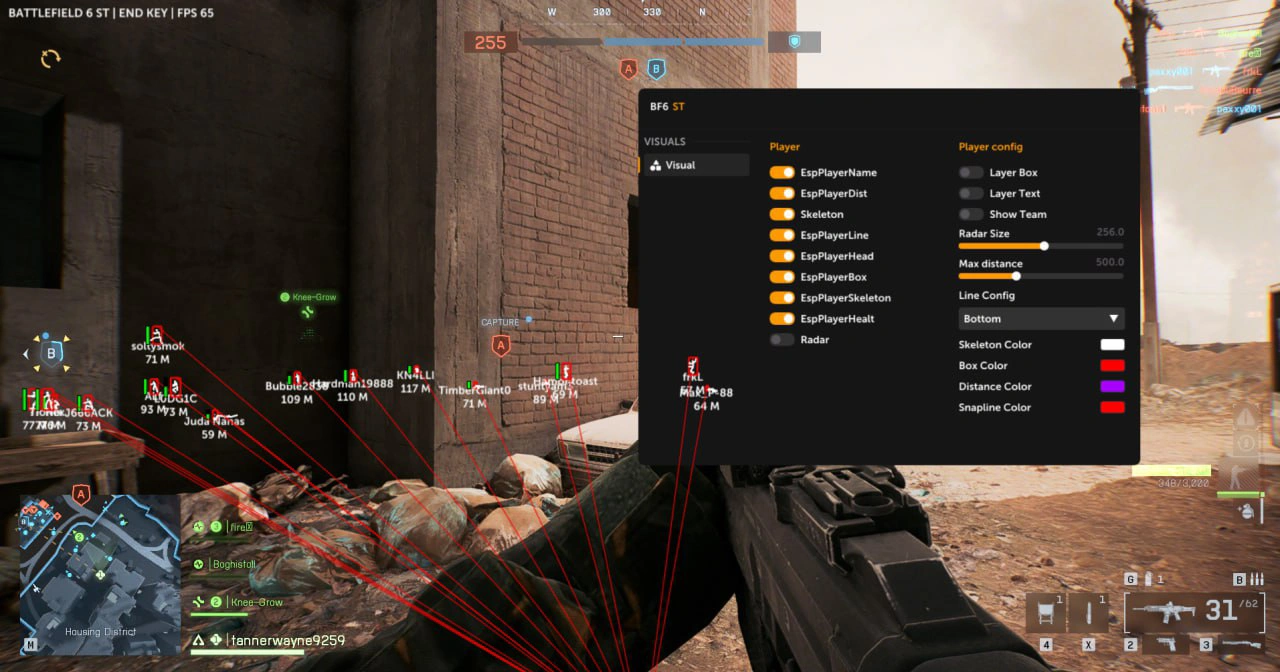Viewport: 1280px width, 672px height.
Task: Open the purple Distance Color swatch
Action: pyautogui.click(x=1112, y=387)
